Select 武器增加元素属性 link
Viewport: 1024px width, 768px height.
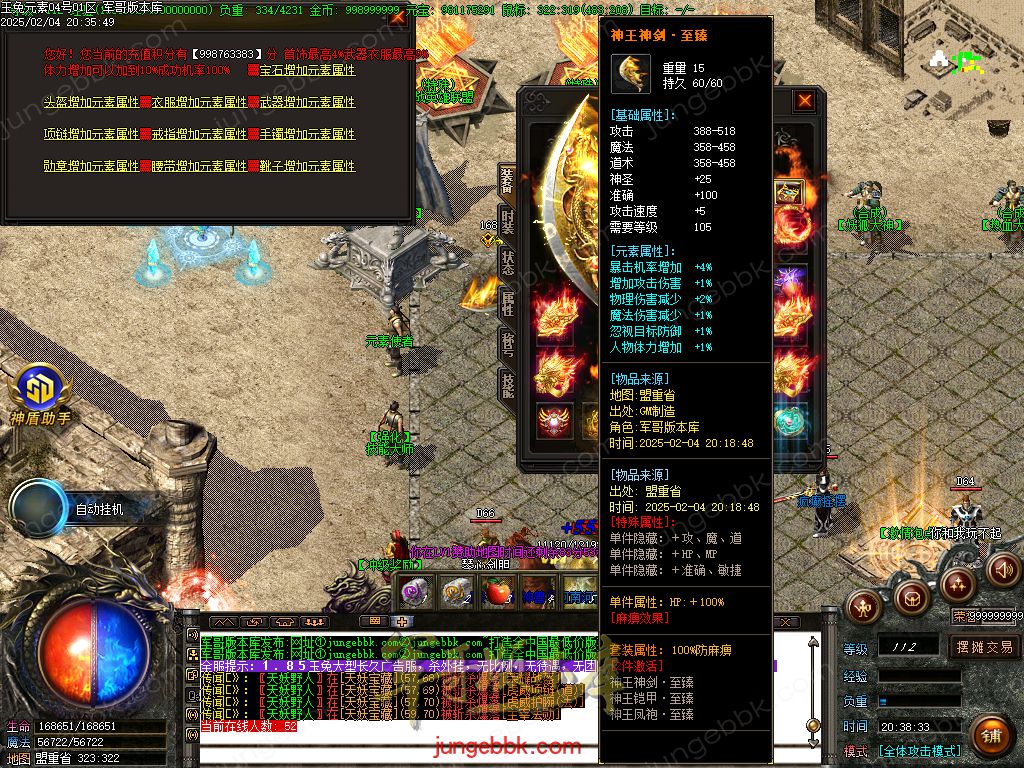point(307,102)
